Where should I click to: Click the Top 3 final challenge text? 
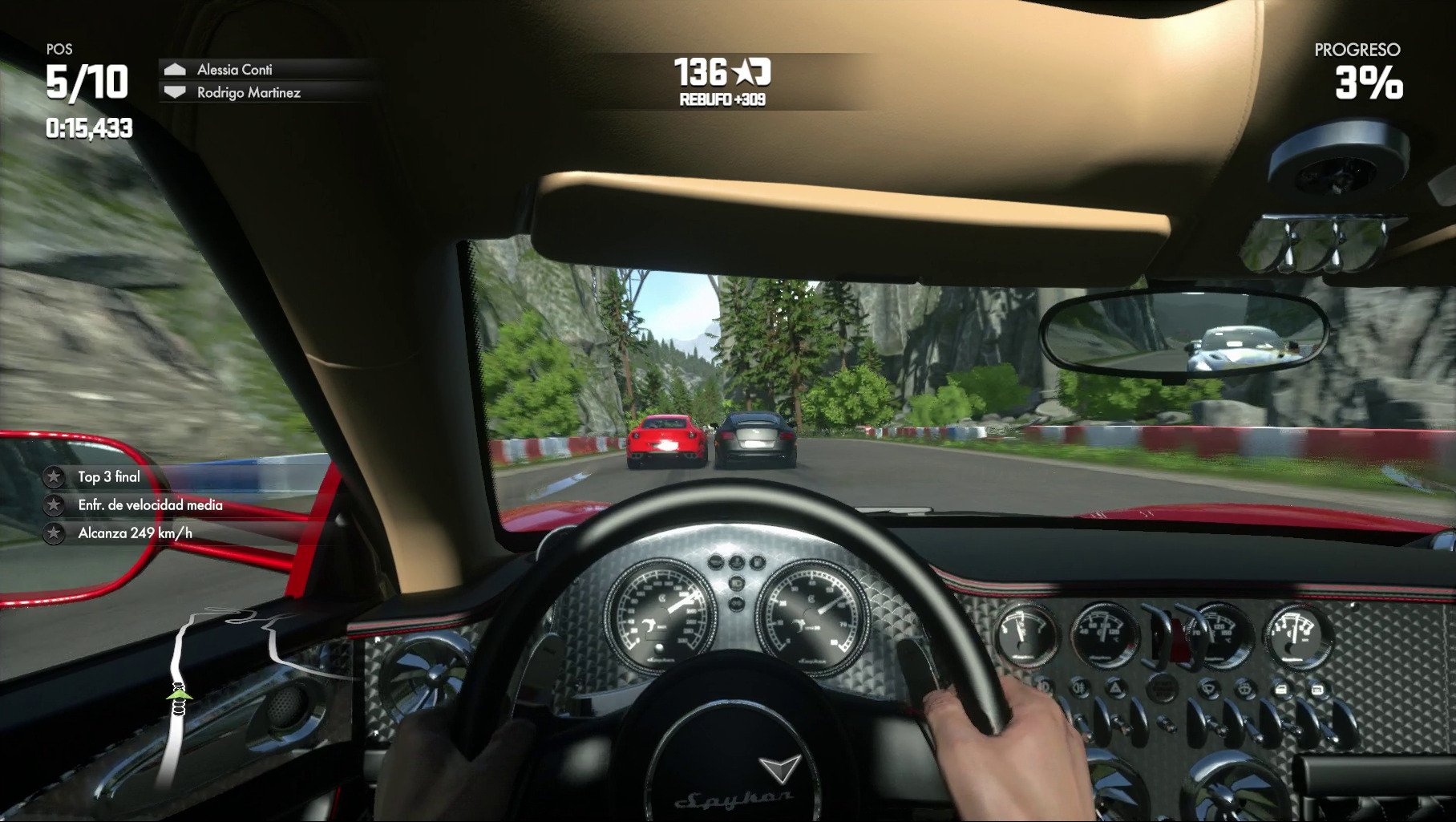click(x=105, y=476)
